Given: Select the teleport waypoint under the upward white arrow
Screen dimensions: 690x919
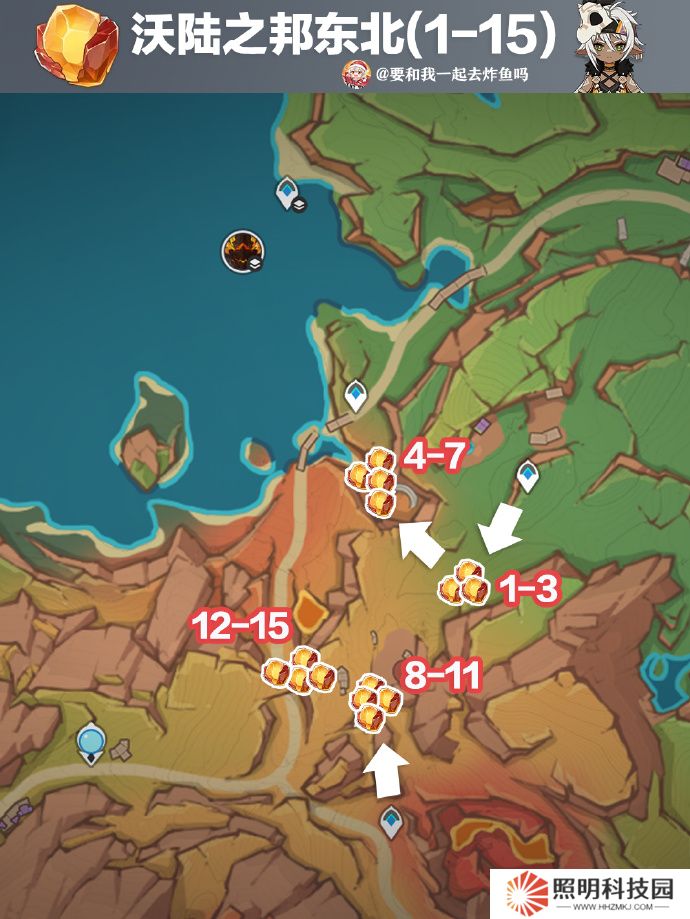Looking at the screenshot, I should pyautogui.click(x=391, y=822).
